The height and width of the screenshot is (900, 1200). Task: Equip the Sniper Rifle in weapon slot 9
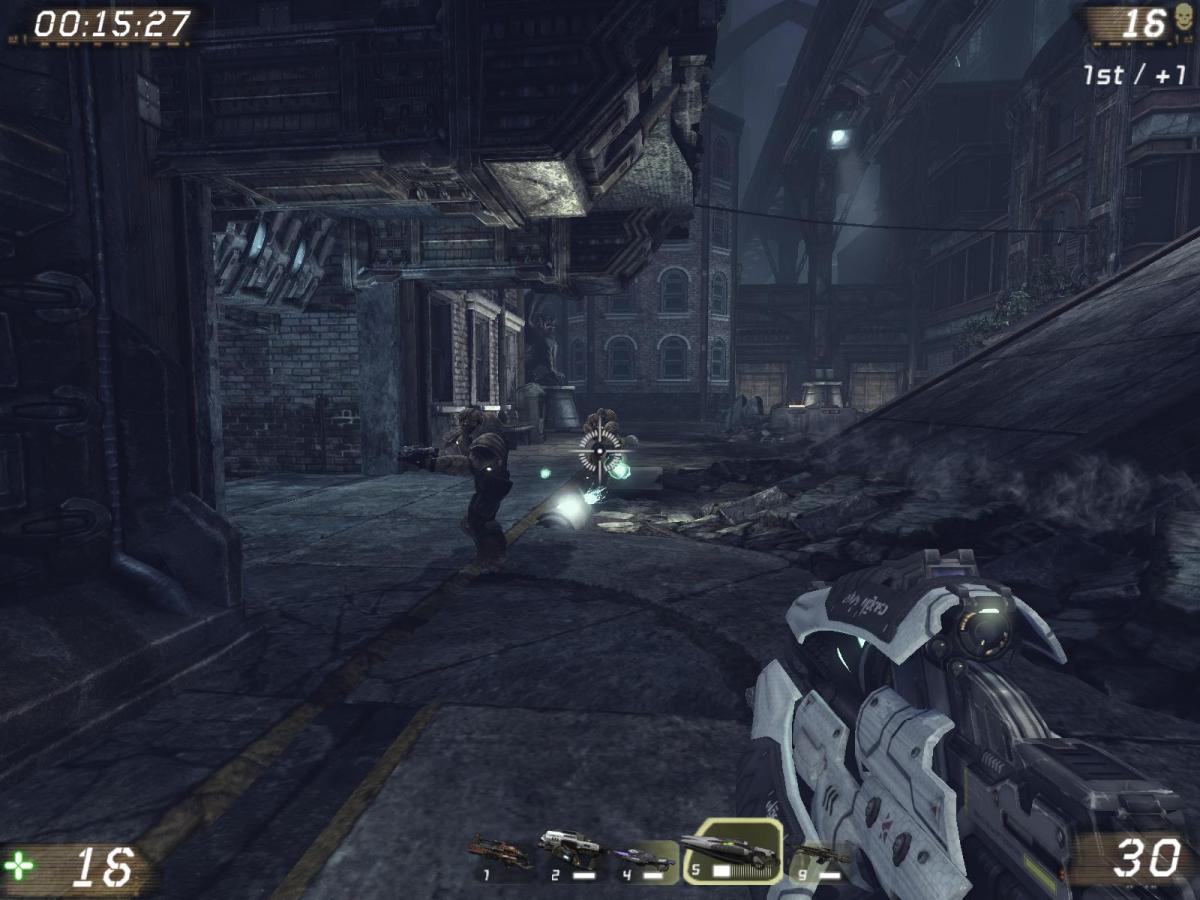coord(820,857)
